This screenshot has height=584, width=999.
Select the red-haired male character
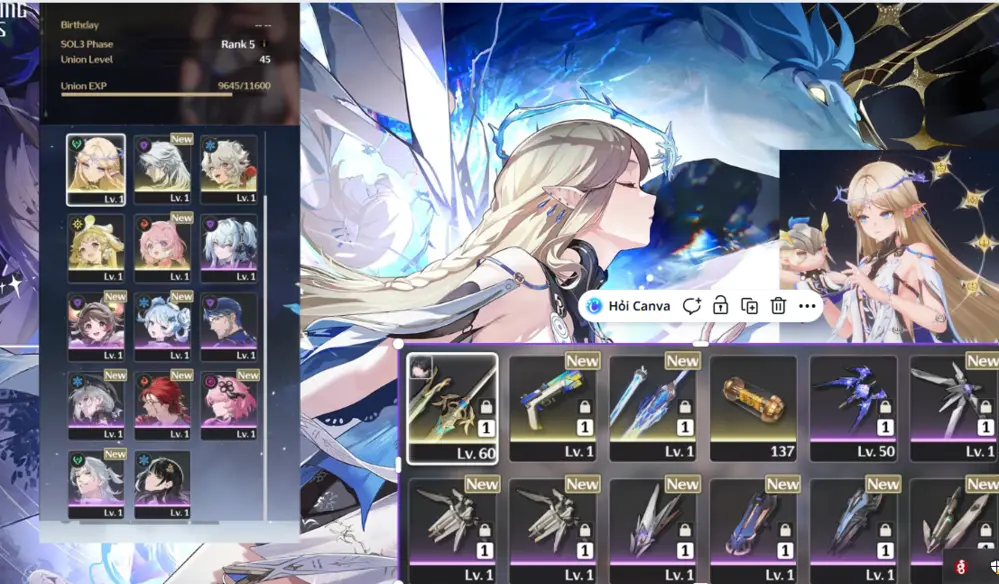162,402
